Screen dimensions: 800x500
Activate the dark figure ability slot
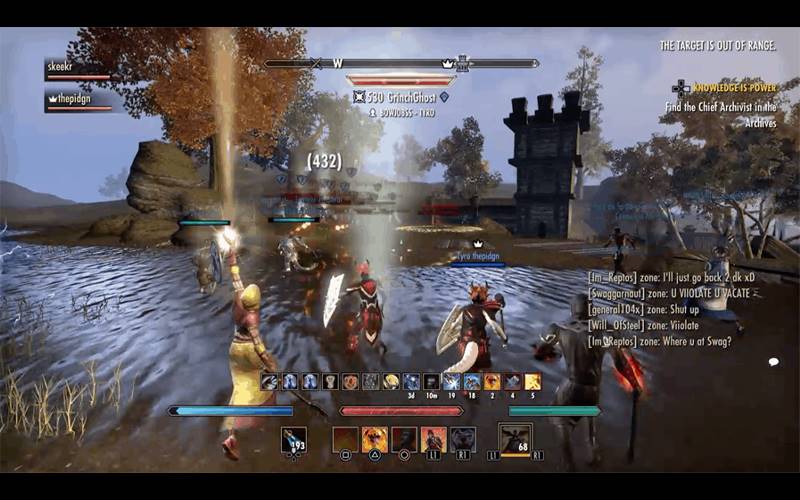(x=404, y=439)
